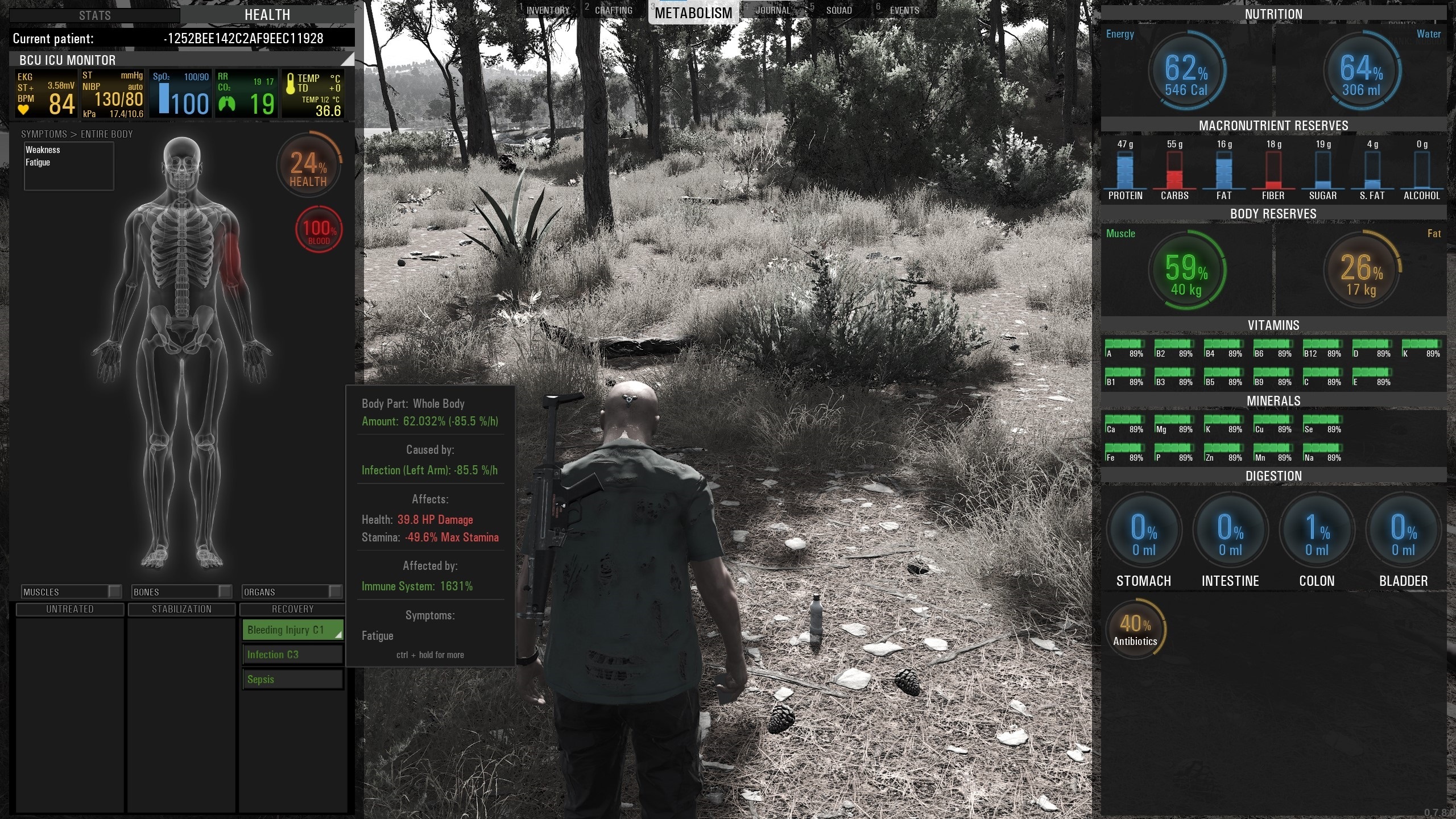Select the Bleeding Injury C1 entry
1456x819 pixels.
point(292,630)
